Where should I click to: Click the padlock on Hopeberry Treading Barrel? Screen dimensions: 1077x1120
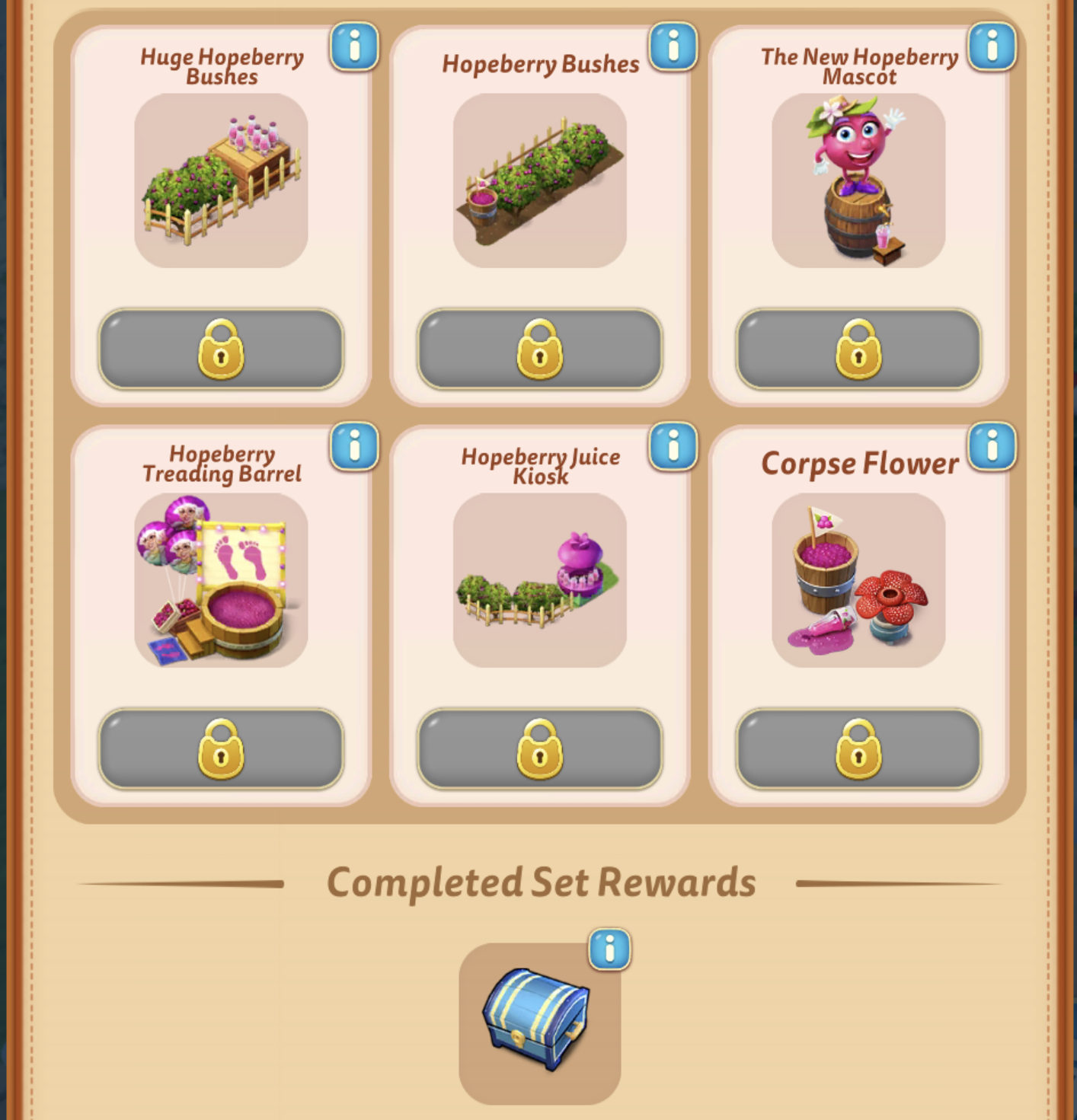(219, 750)
